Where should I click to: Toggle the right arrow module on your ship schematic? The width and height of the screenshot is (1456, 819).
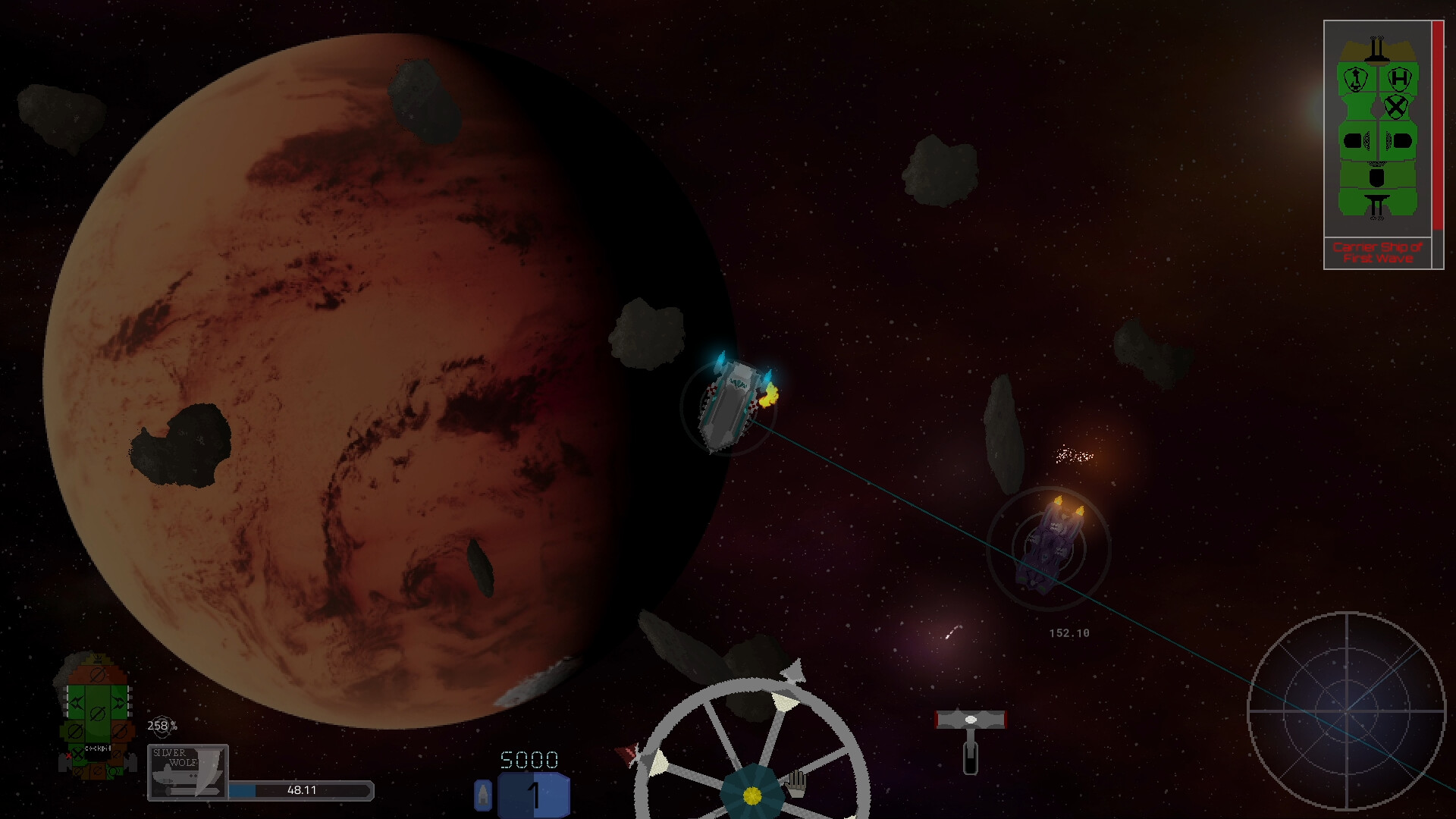click(x=118, y=701)
